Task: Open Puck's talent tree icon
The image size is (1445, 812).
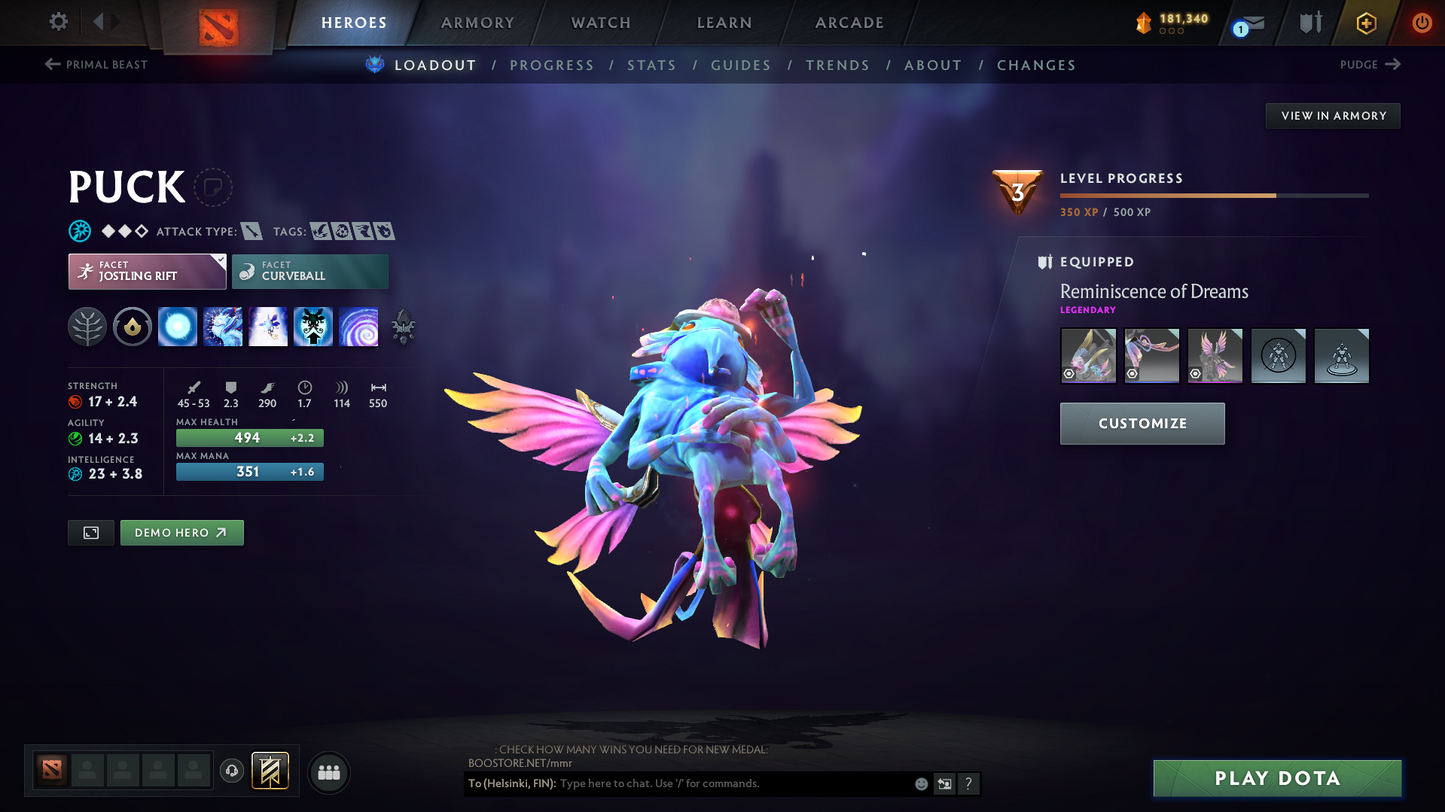Action: click(87, 327)
